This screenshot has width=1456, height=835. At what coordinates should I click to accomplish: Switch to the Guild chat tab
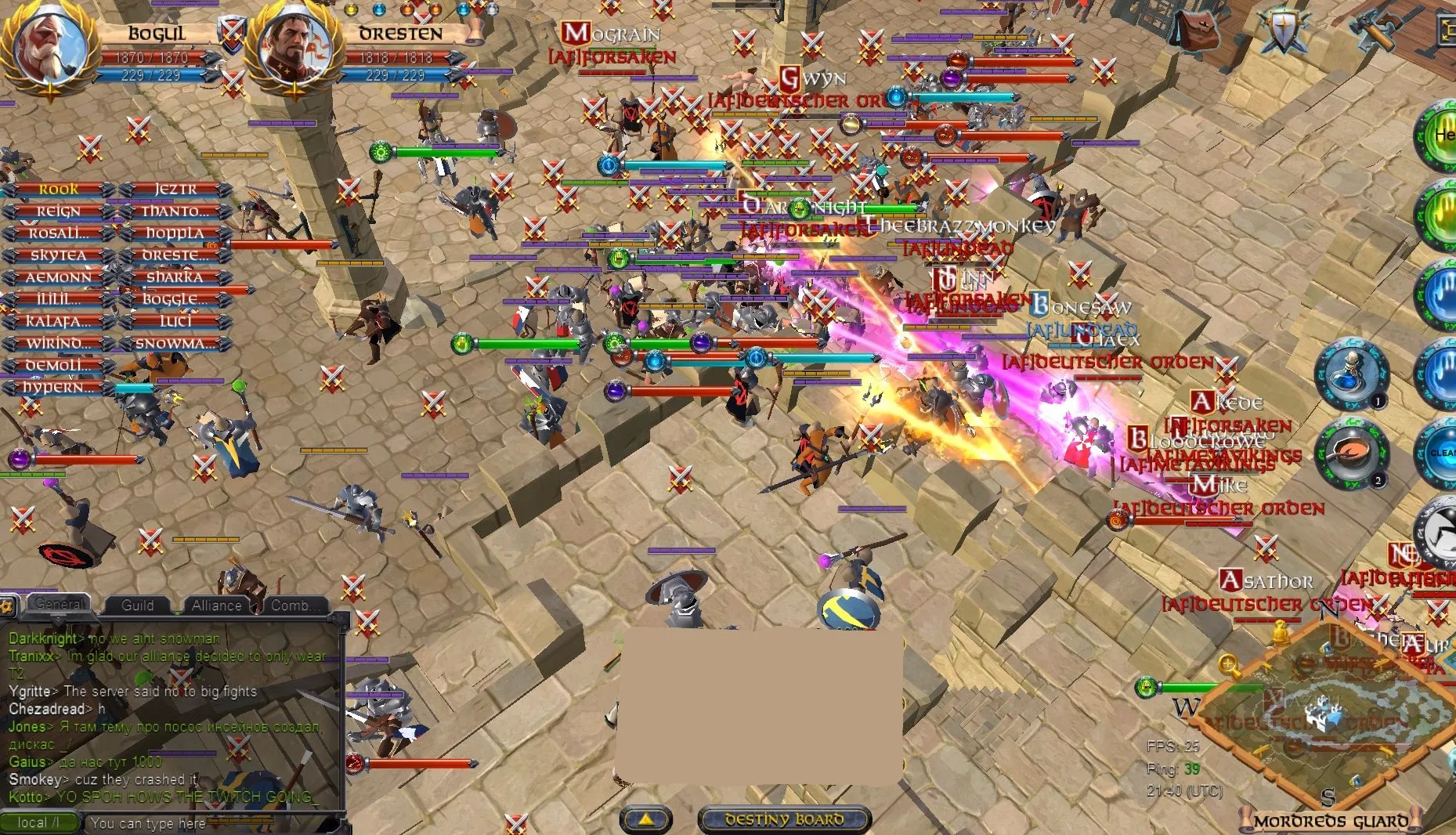[138, 605]
